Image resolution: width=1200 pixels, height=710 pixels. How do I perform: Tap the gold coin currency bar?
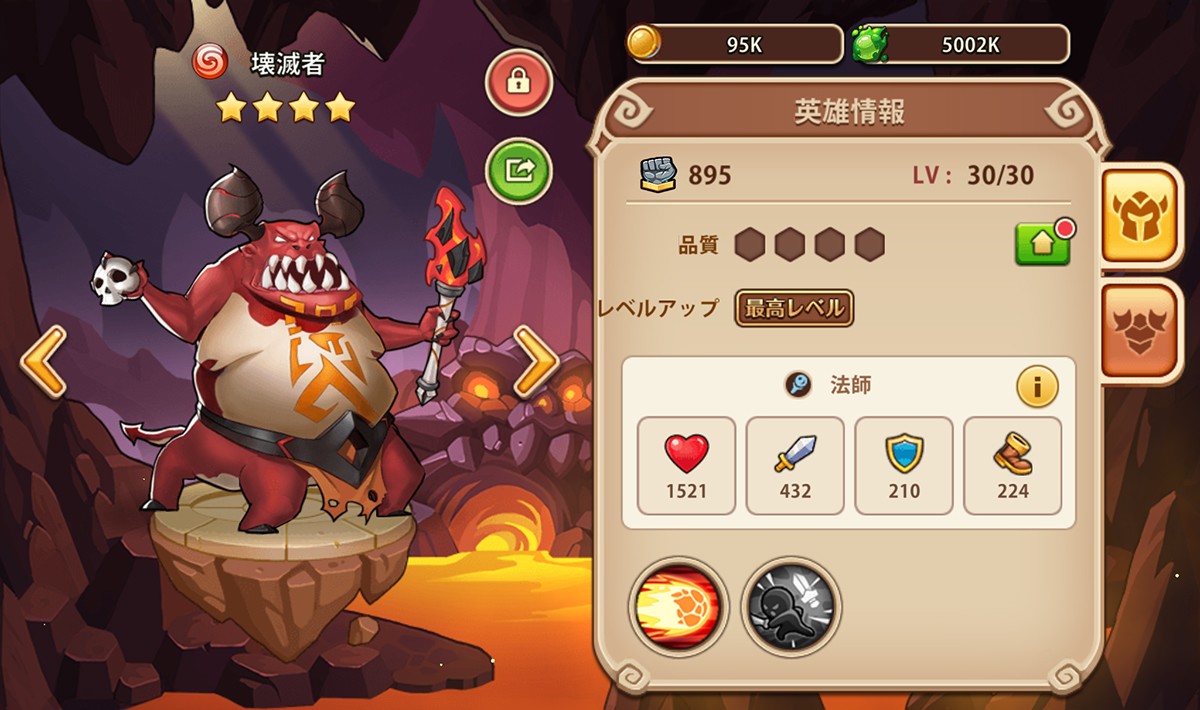click(x=735, y=44)
